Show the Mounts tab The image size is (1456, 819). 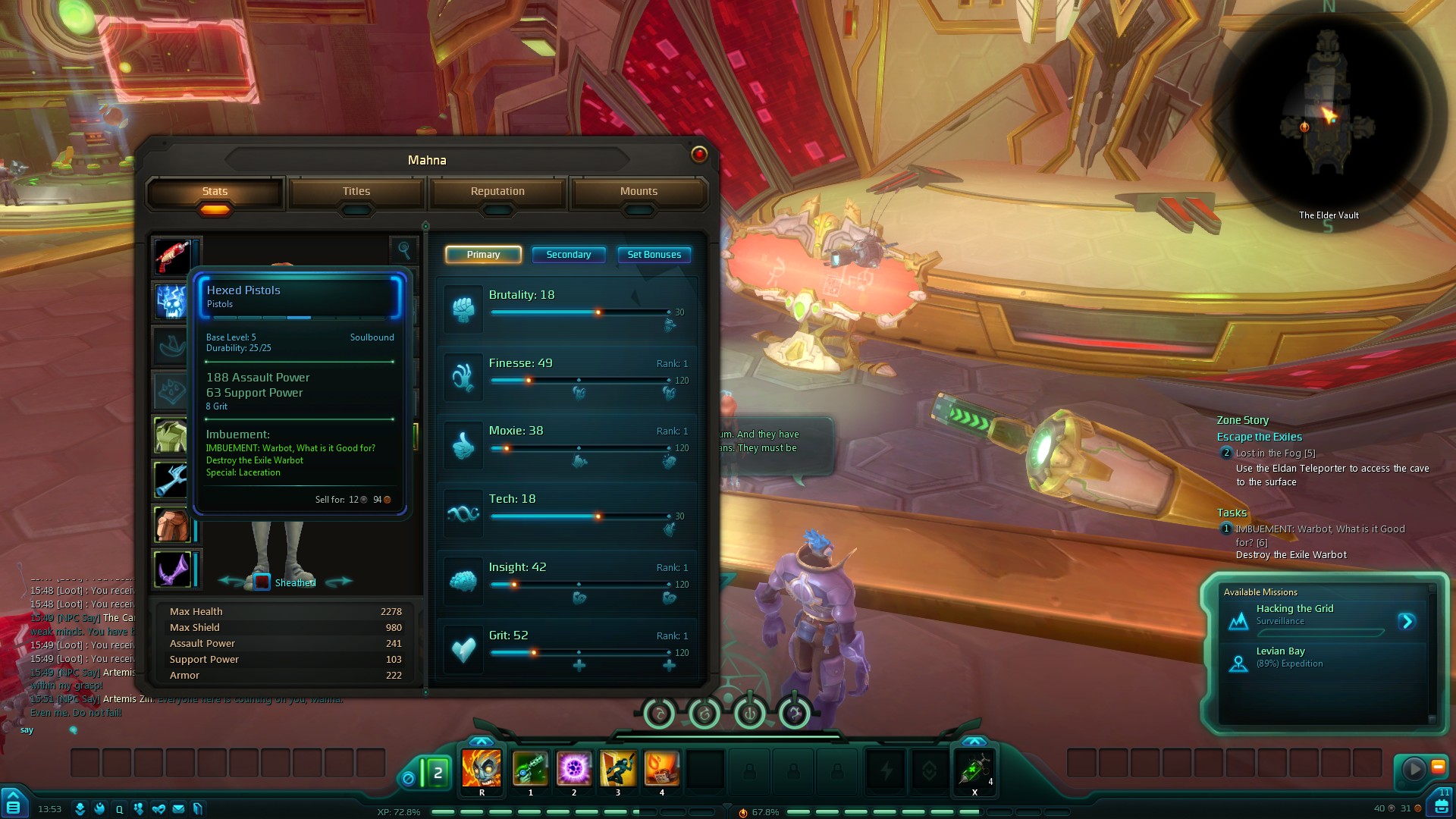pyautogui.click(x=639, y=192)
